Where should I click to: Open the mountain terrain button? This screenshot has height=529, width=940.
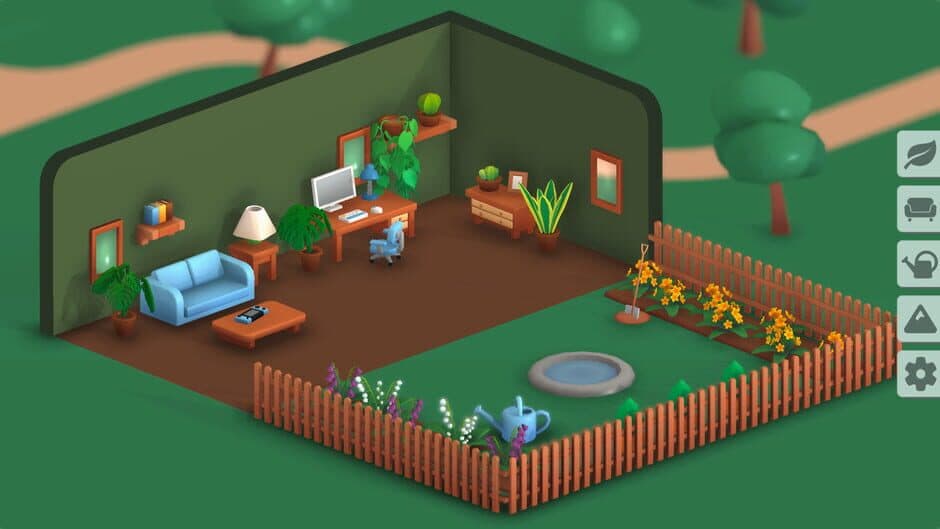pyautogui.click(x=918, y=320)
